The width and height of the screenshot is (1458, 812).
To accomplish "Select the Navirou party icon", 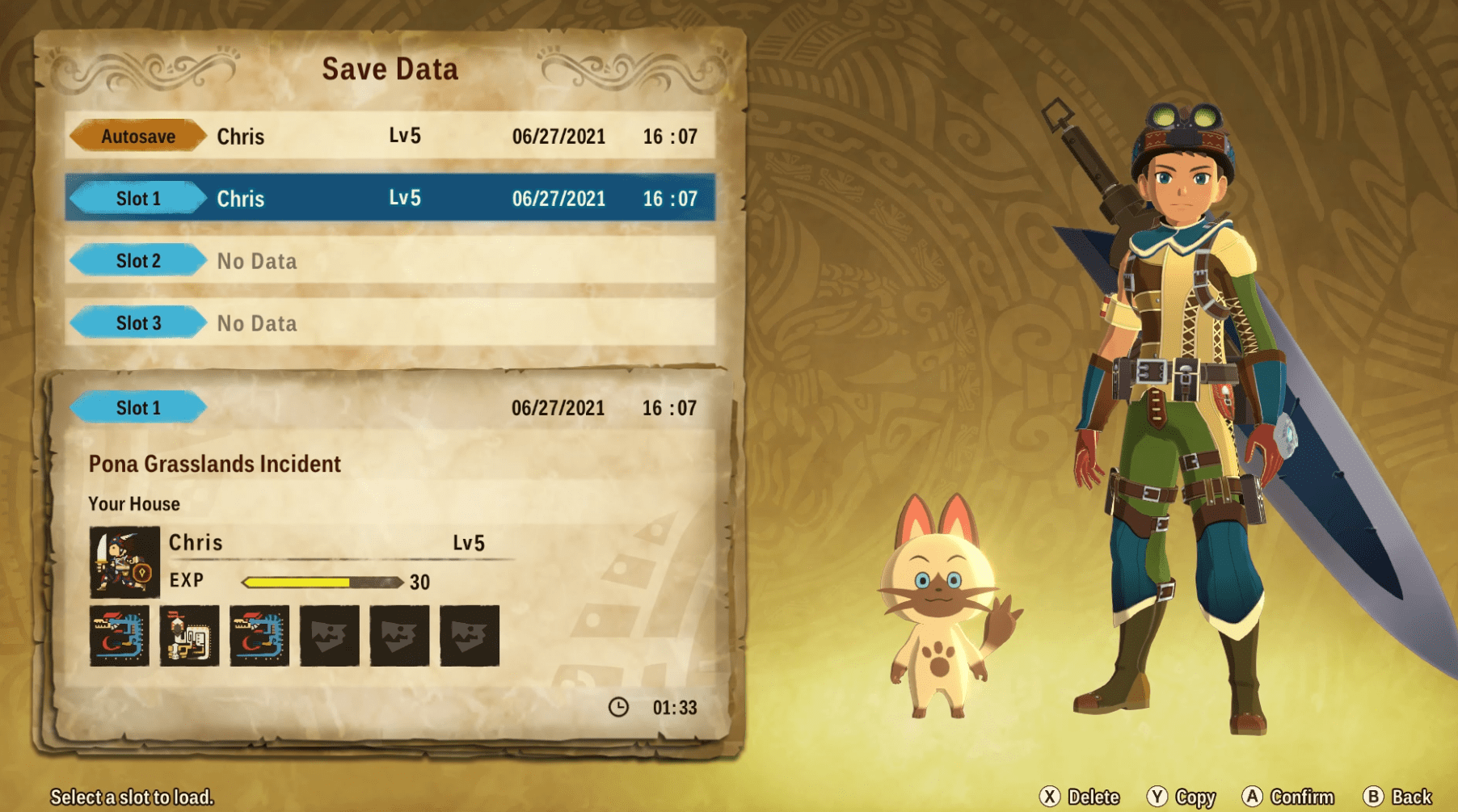I will 189,636.
